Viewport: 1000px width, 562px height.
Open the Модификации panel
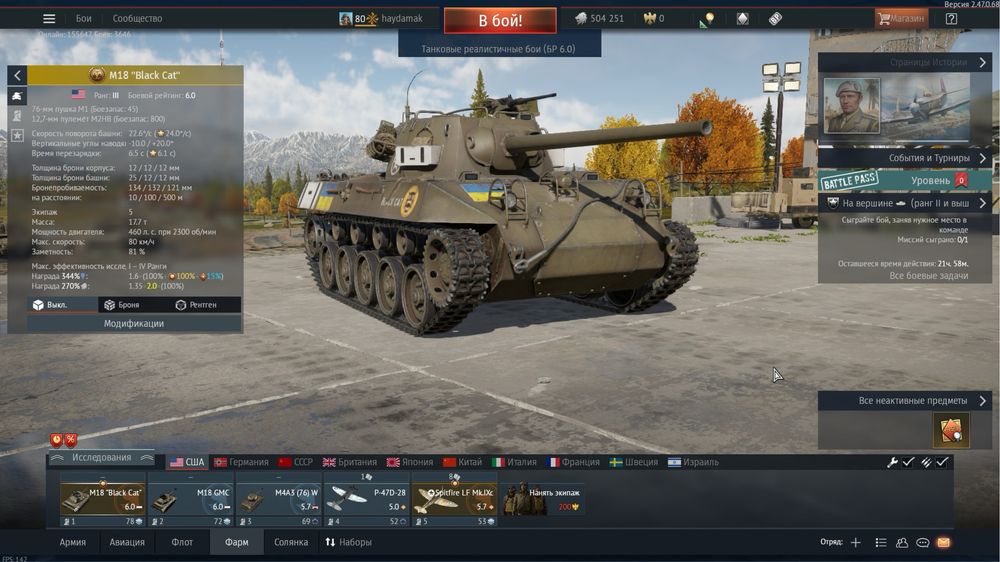click(134, 324)
